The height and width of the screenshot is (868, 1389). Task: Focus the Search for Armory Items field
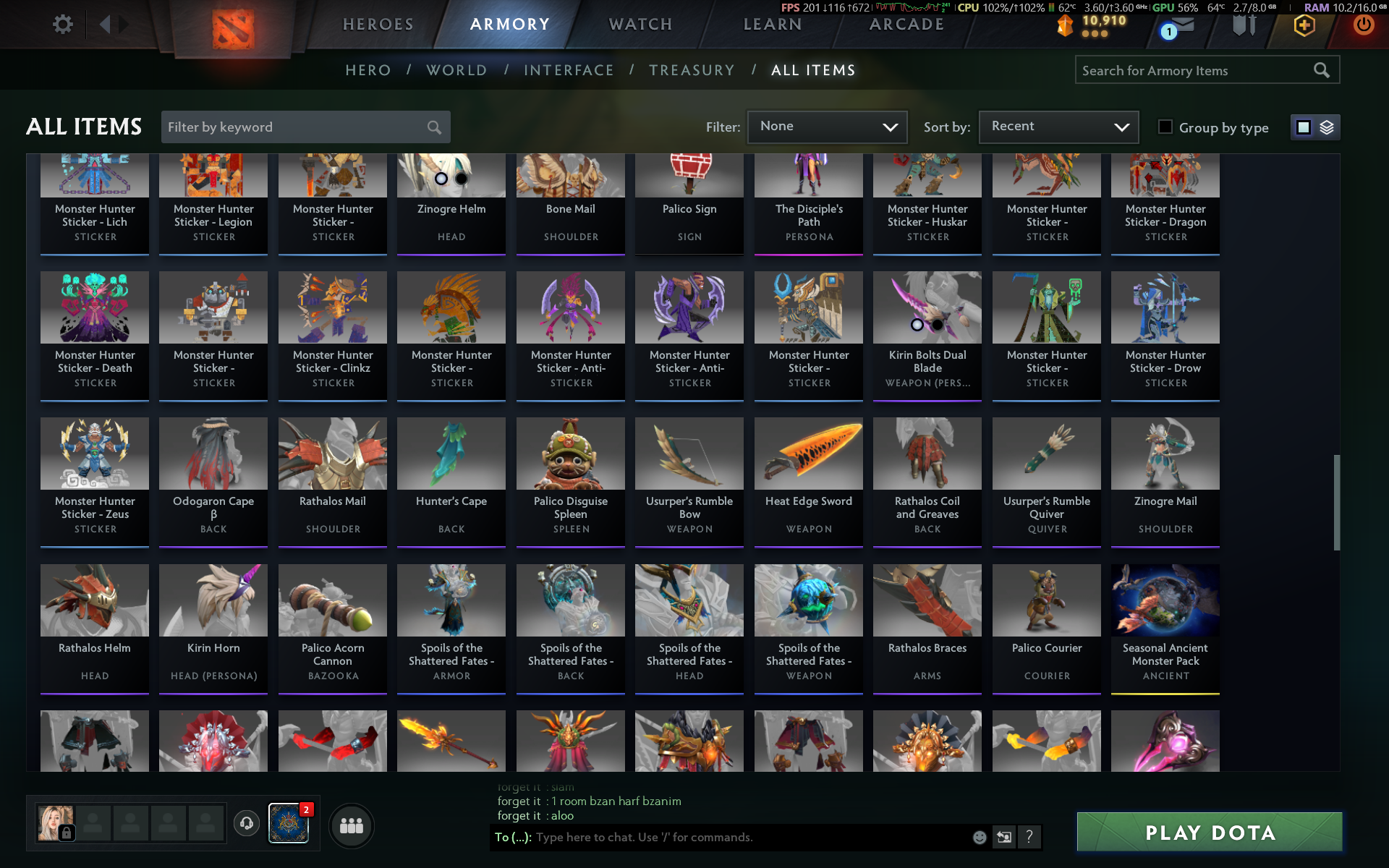(x=1194, y=70)
